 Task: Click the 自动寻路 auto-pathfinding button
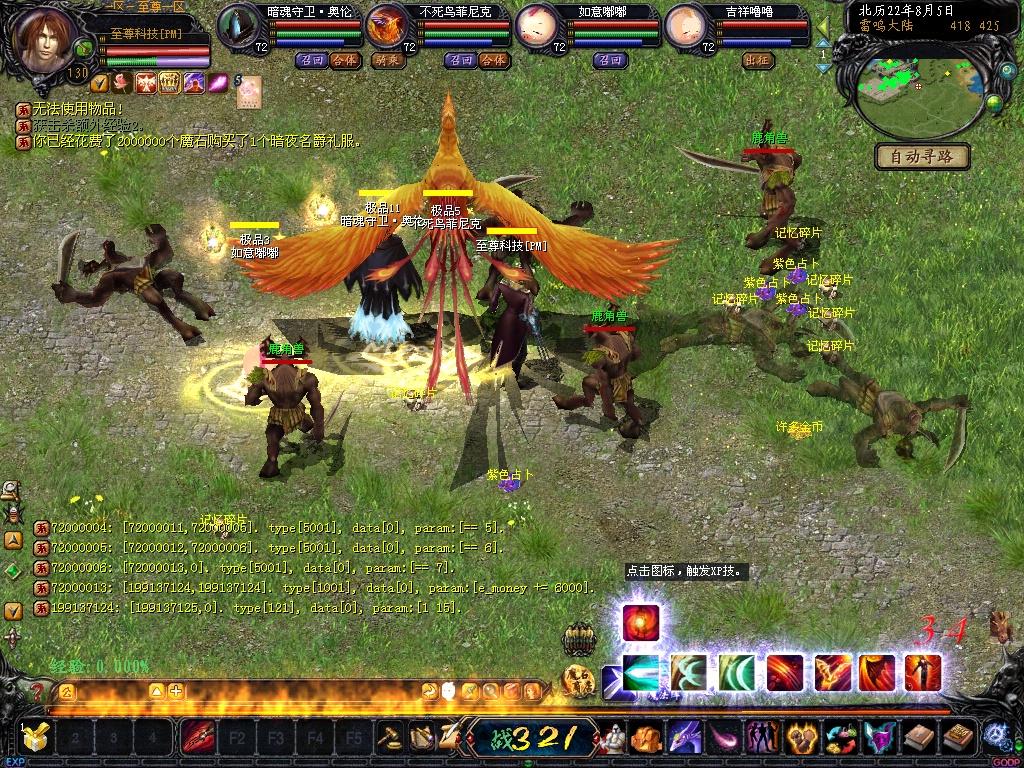point(921,157)
